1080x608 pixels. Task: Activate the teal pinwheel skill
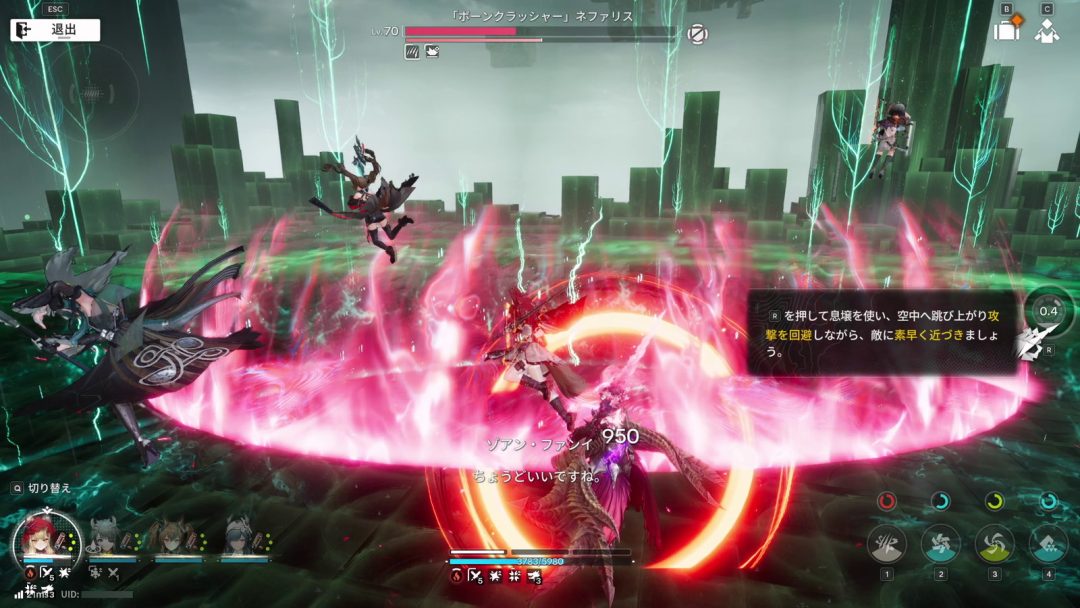click(x=940, y=543)
